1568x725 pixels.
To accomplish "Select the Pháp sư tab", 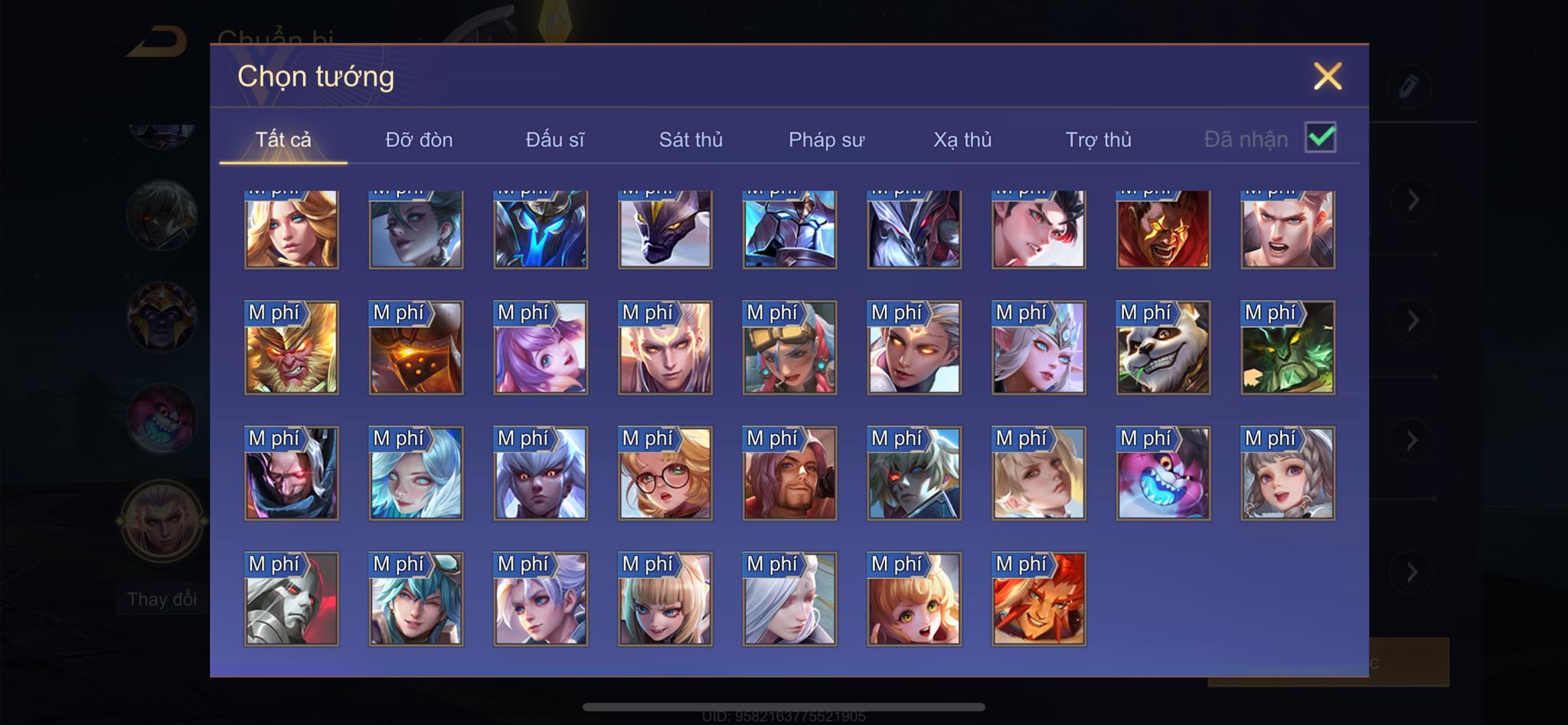I will coord(826,139).
